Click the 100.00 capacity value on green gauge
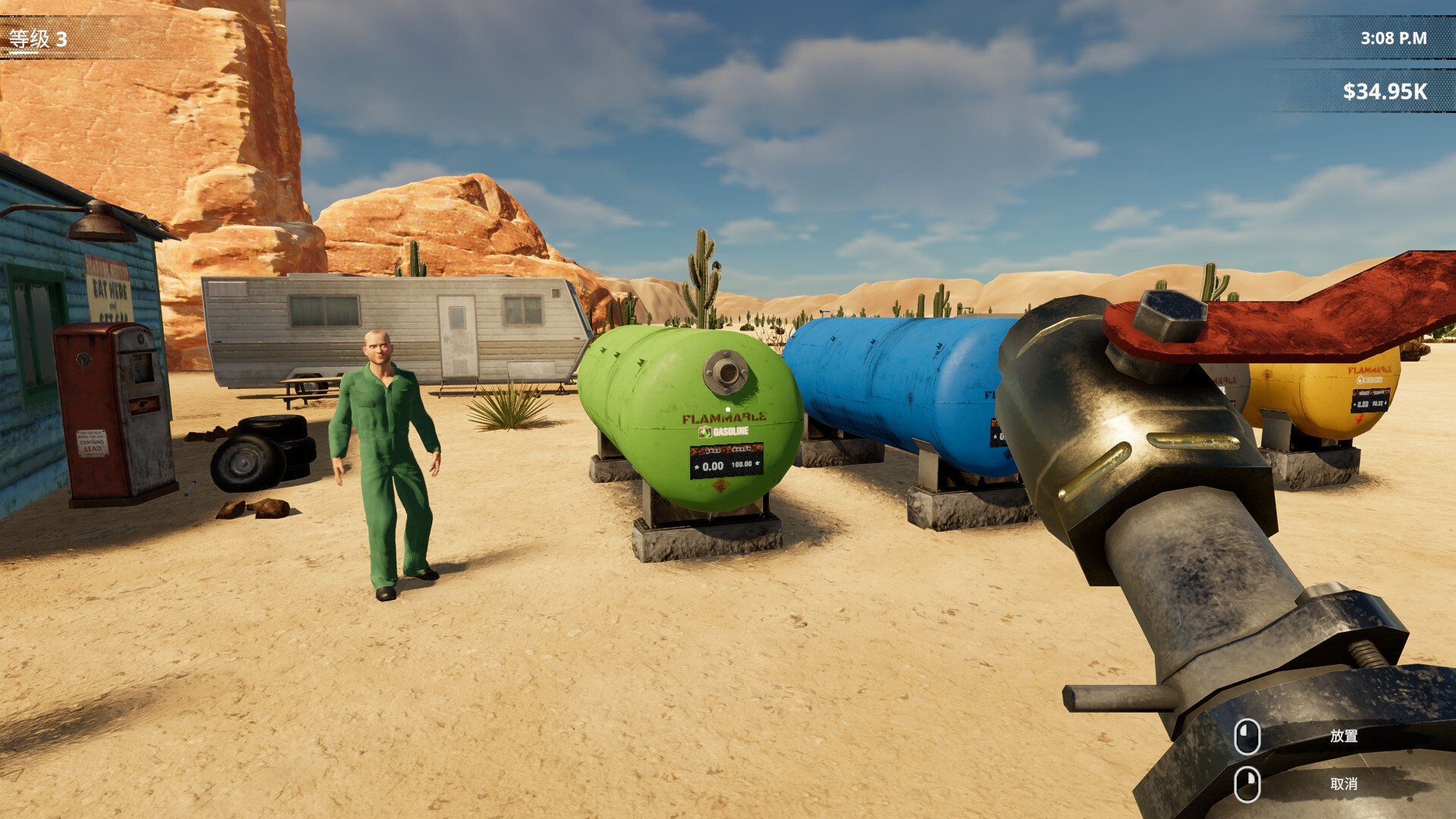The width and height of the screenshot is (1456, 819). (741, 466)
